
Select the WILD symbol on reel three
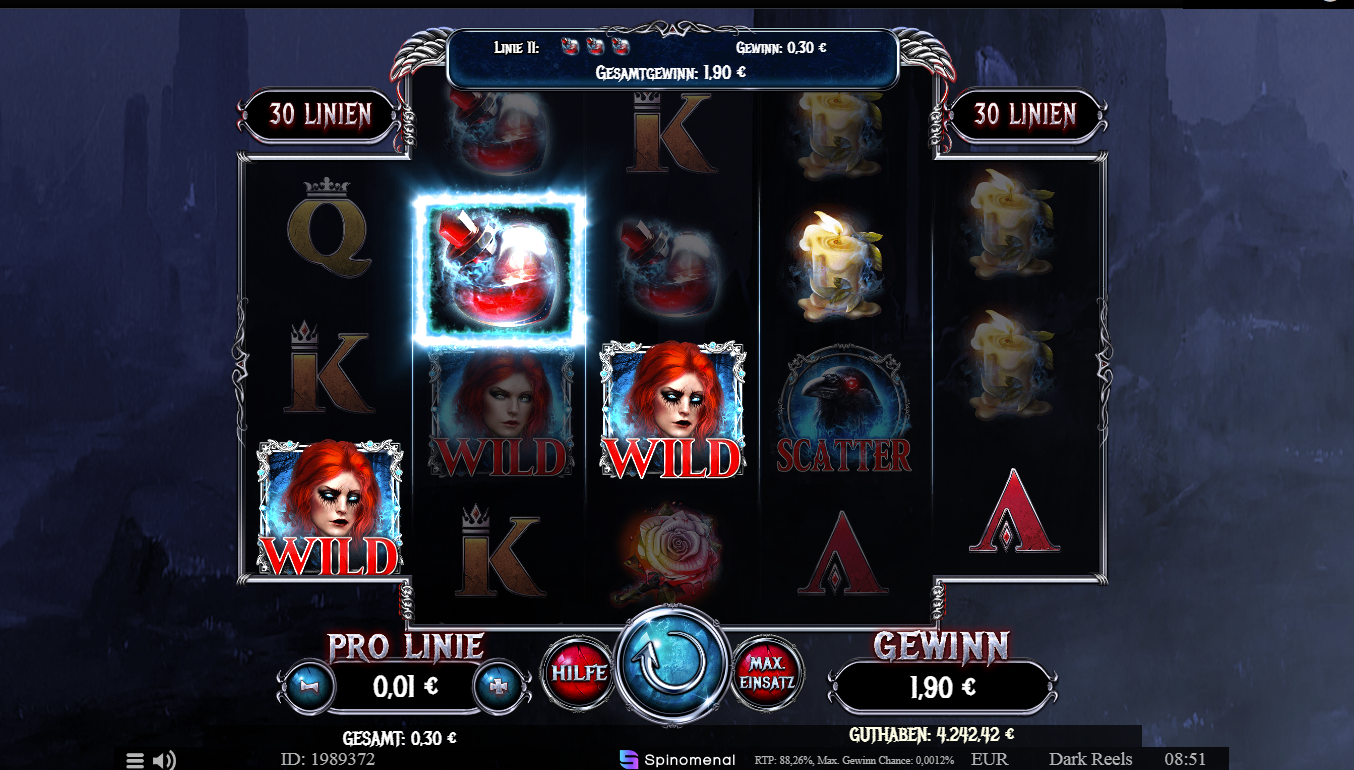click(671, 410)
